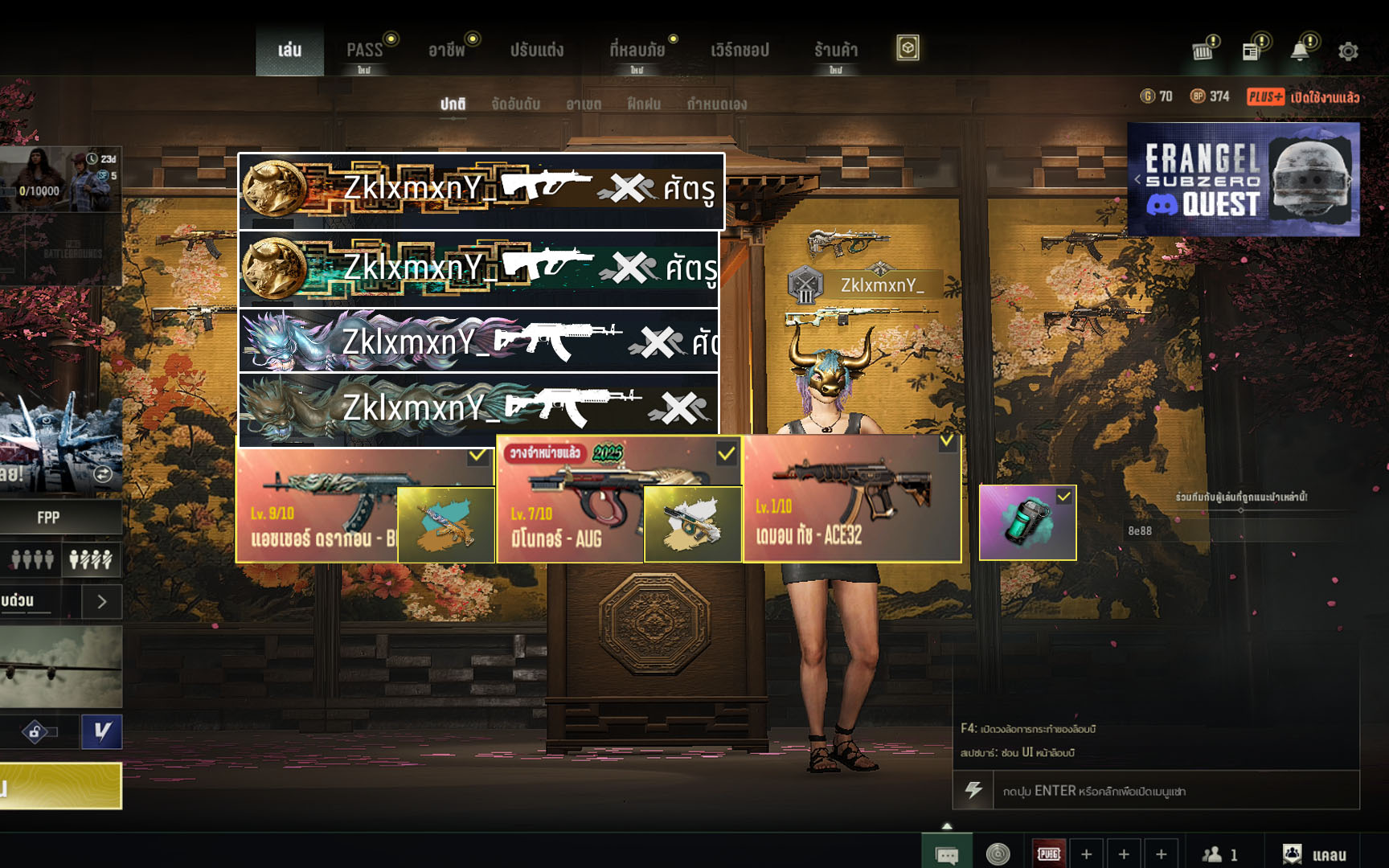This screenshot has height=868, width=1389.
Task: Select the ACE32 weapon skin card
Action: pos(852,499)
